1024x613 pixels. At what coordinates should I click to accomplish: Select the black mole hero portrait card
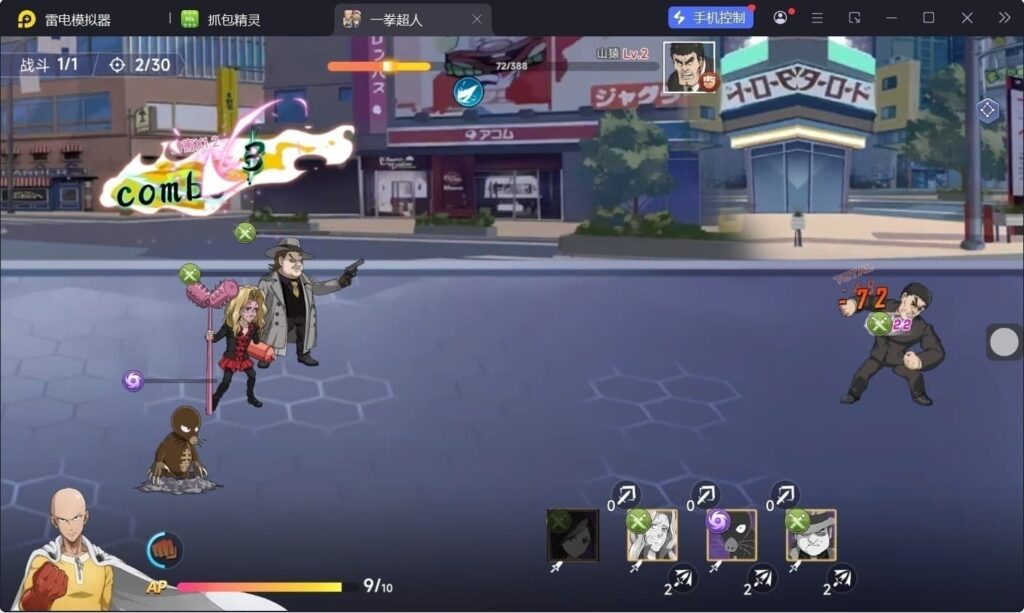732,535
